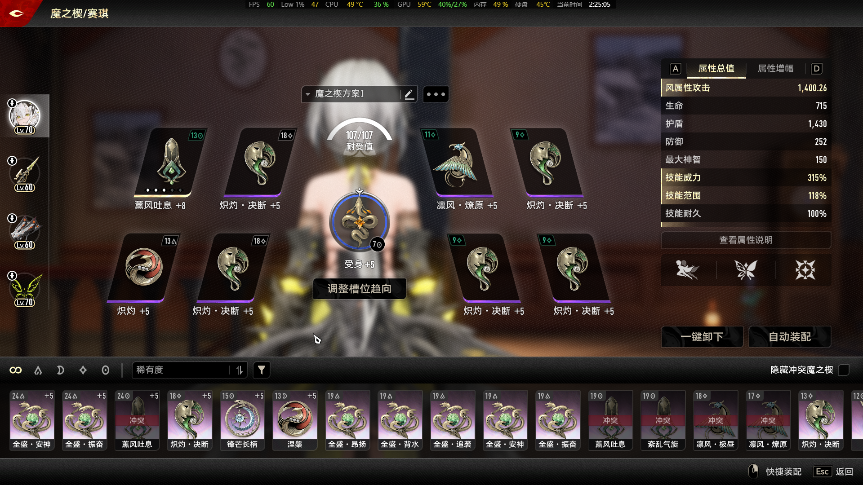
Task: Click the butterfly skill icon
Action: click(745, 269)
